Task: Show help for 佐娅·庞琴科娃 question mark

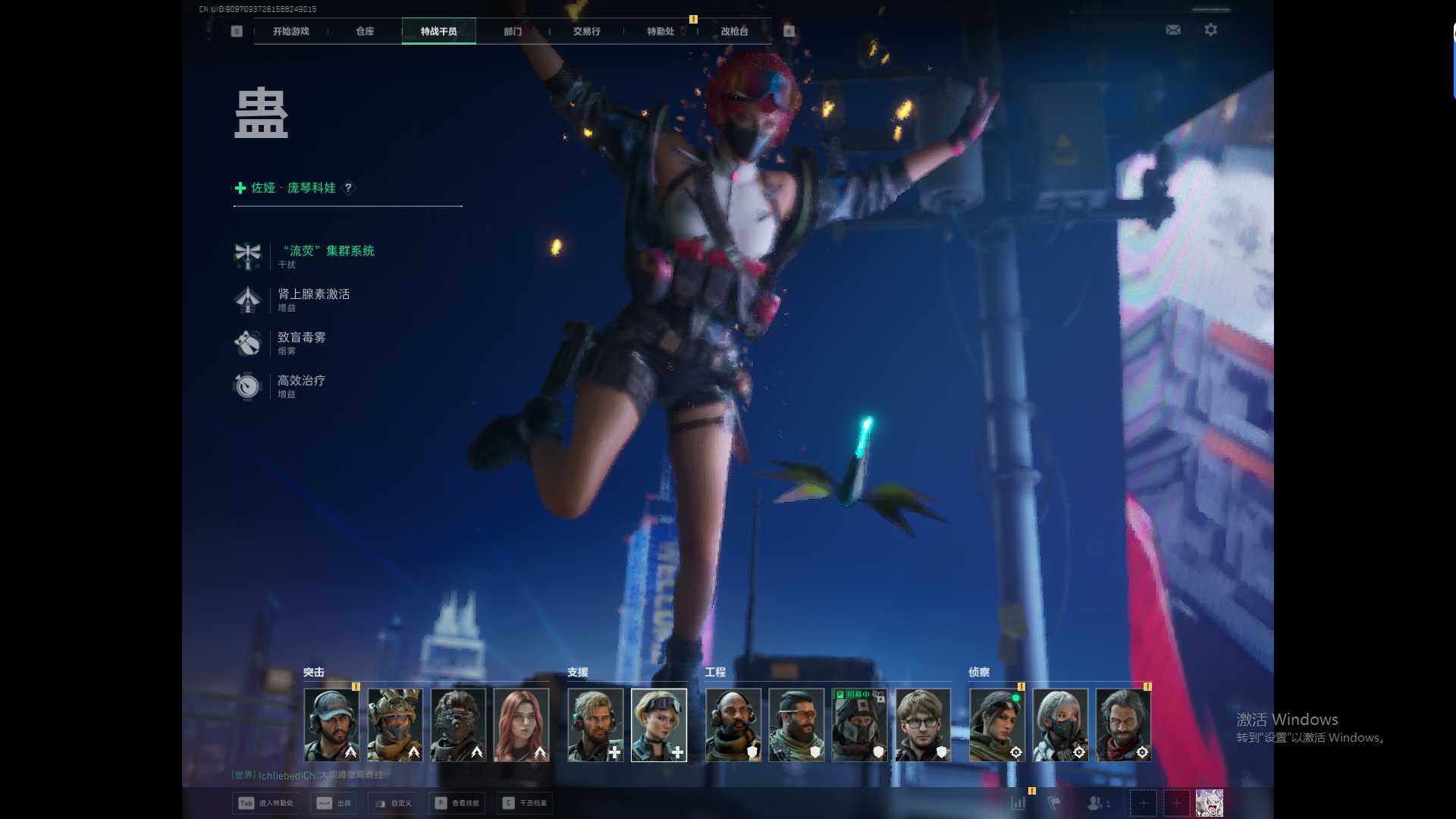Action: 348,187
